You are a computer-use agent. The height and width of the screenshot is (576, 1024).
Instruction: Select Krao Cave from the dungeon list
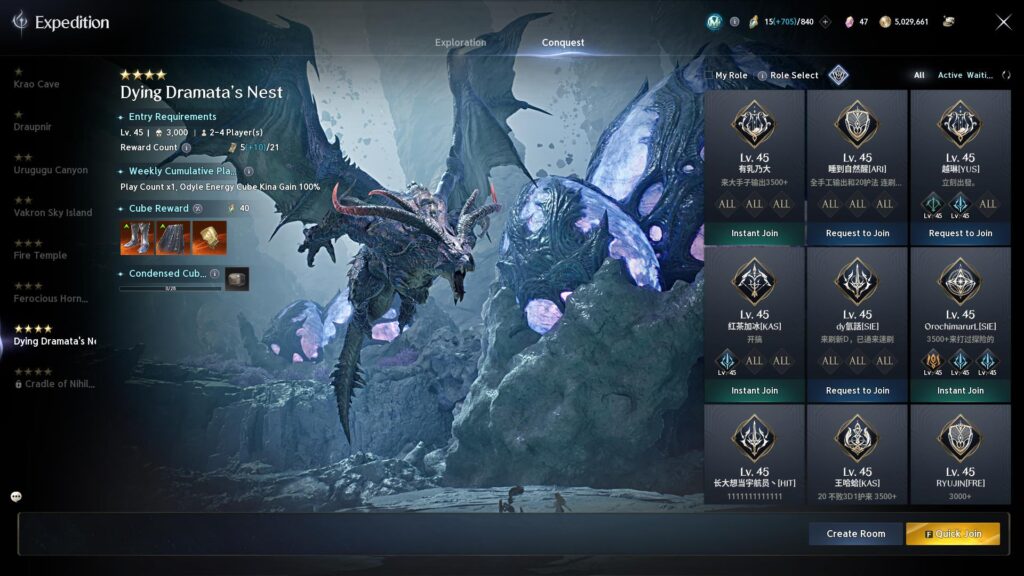(x=36, y=84)
